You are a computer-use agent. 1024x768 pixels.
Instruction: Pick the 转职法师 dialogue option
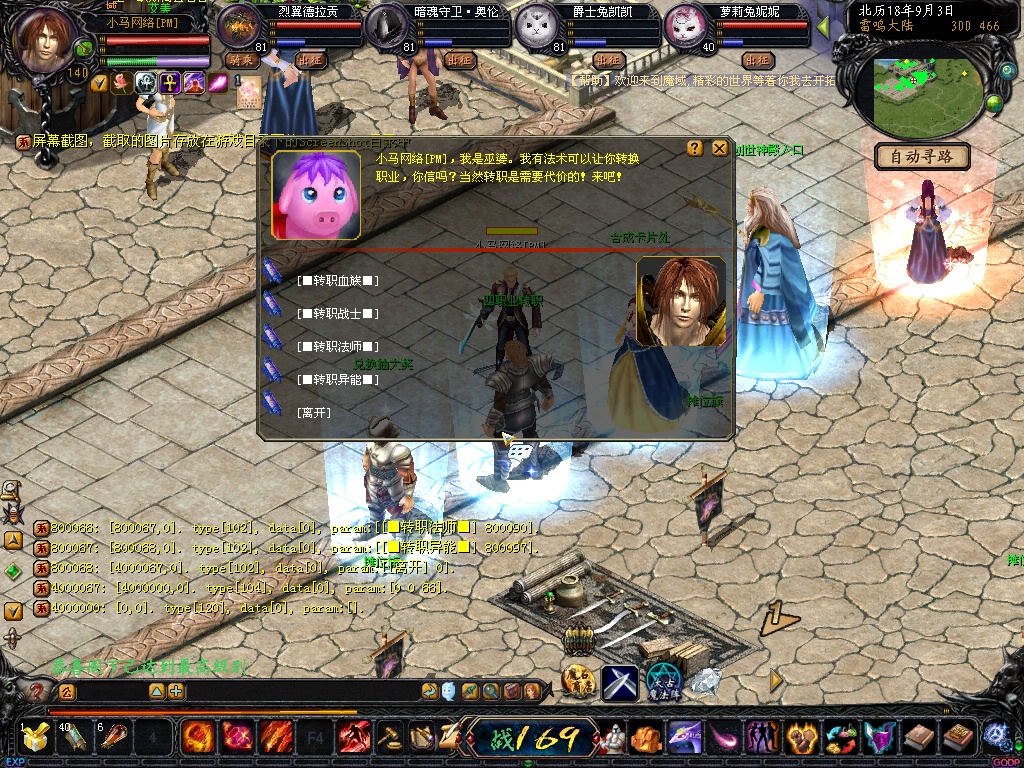338,347
